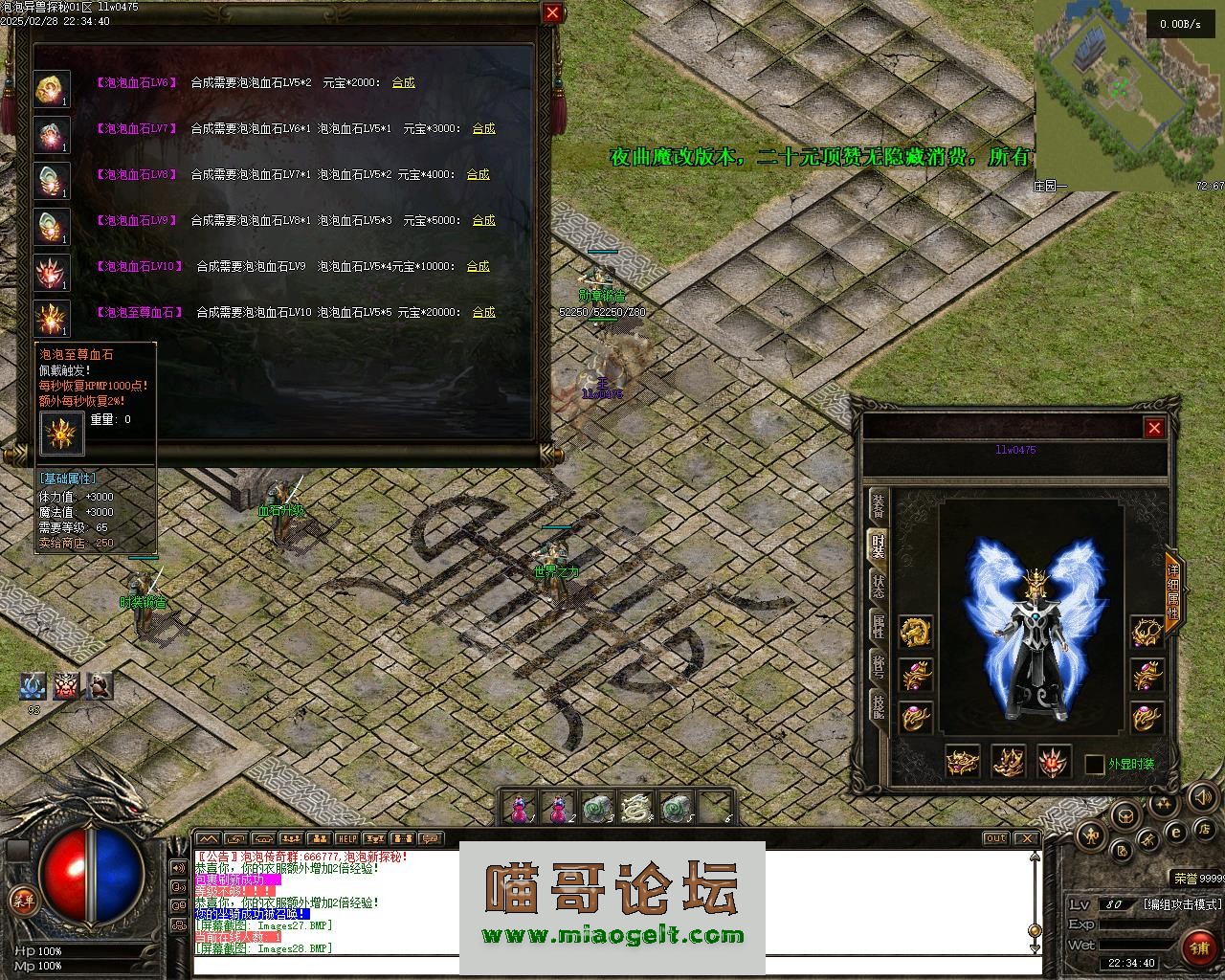Click the out button on the chat bar
The height and width of the screenshot is (980, 1225).
click(995, 839)
